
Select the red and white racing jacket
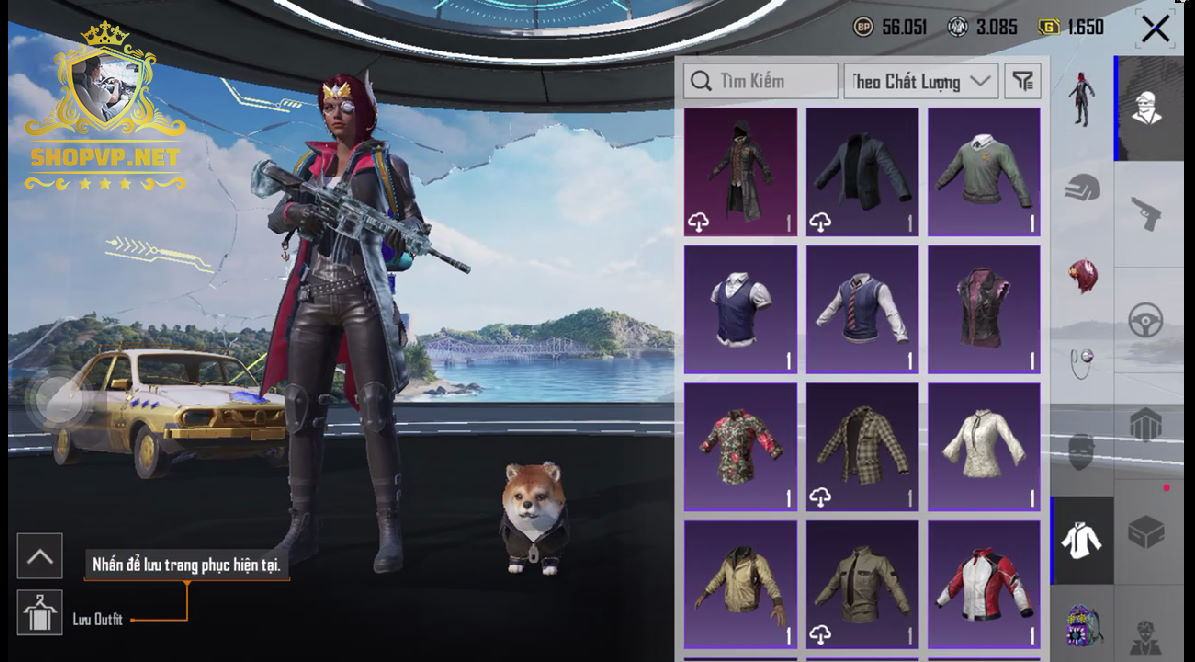click(x=984, y=583)
